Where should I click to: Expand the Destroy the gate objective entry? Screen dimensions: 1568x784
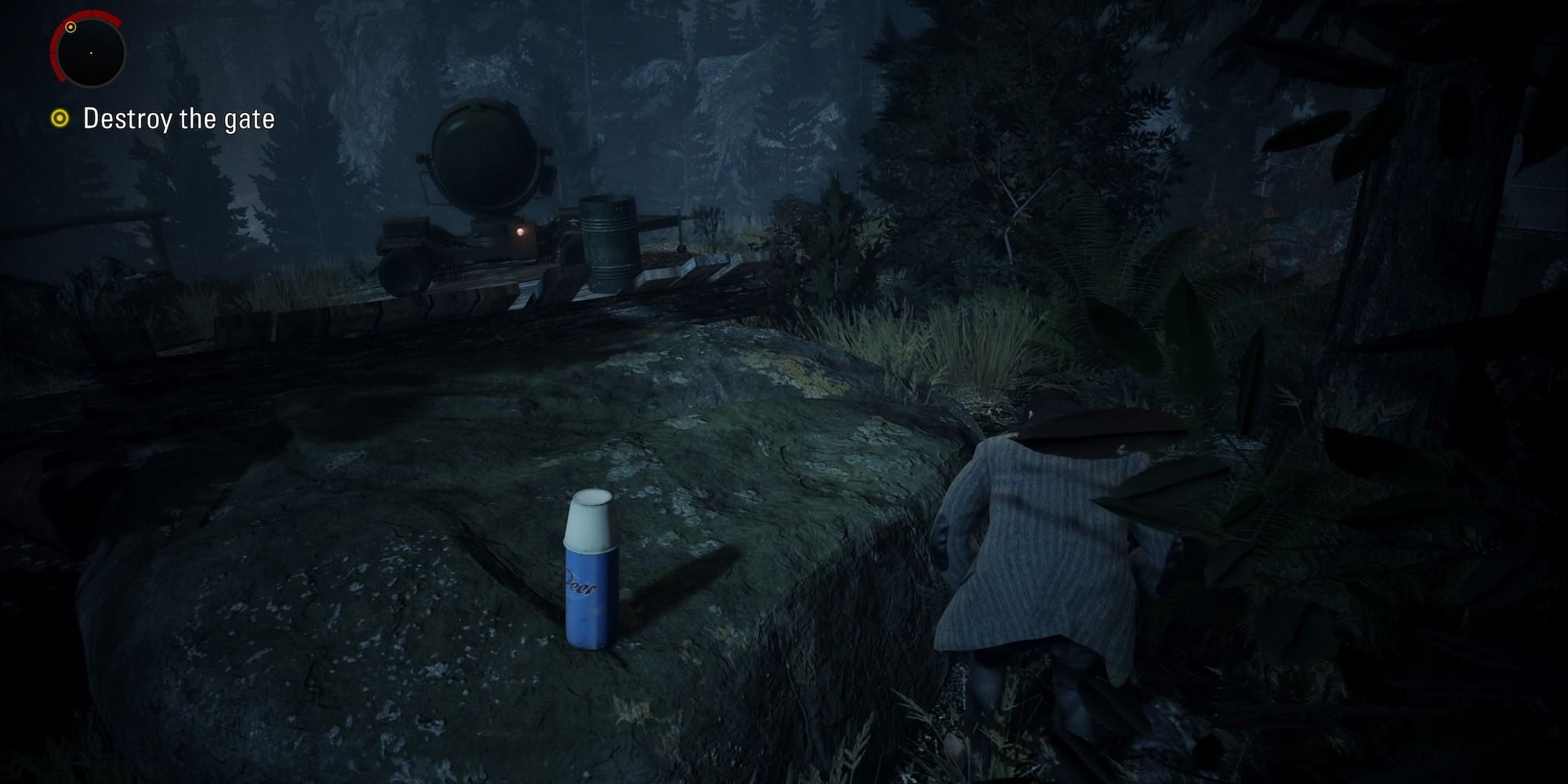tap(180, 119)
